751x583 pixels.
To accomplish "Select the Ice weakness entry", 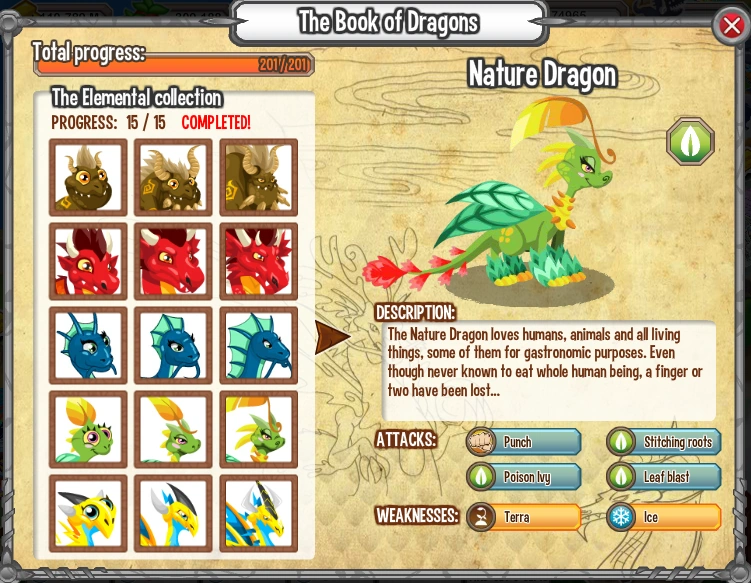I will (664, 517).
